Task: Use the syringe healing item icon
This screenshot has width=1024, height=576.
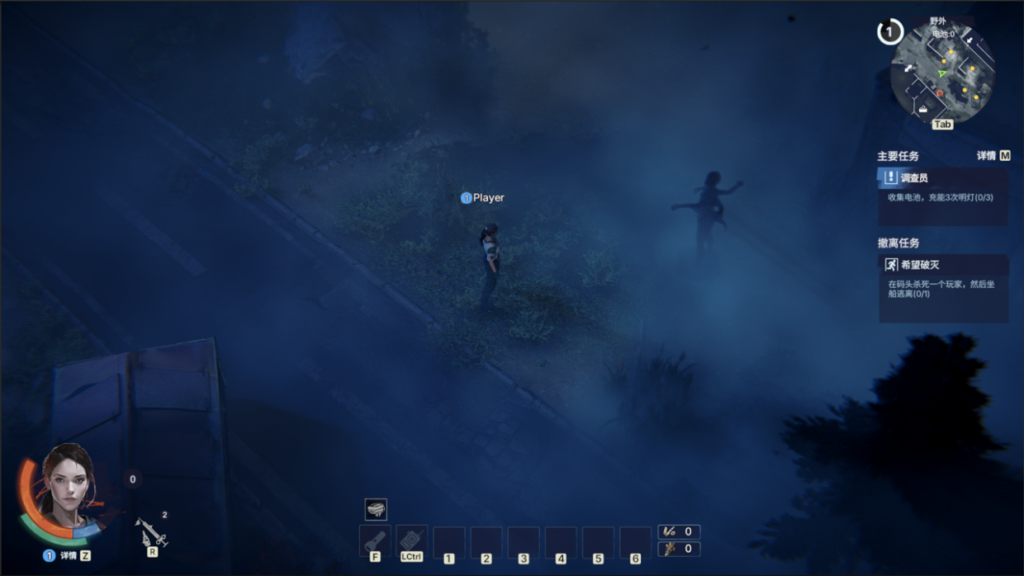Action: [x=152, y=531]
